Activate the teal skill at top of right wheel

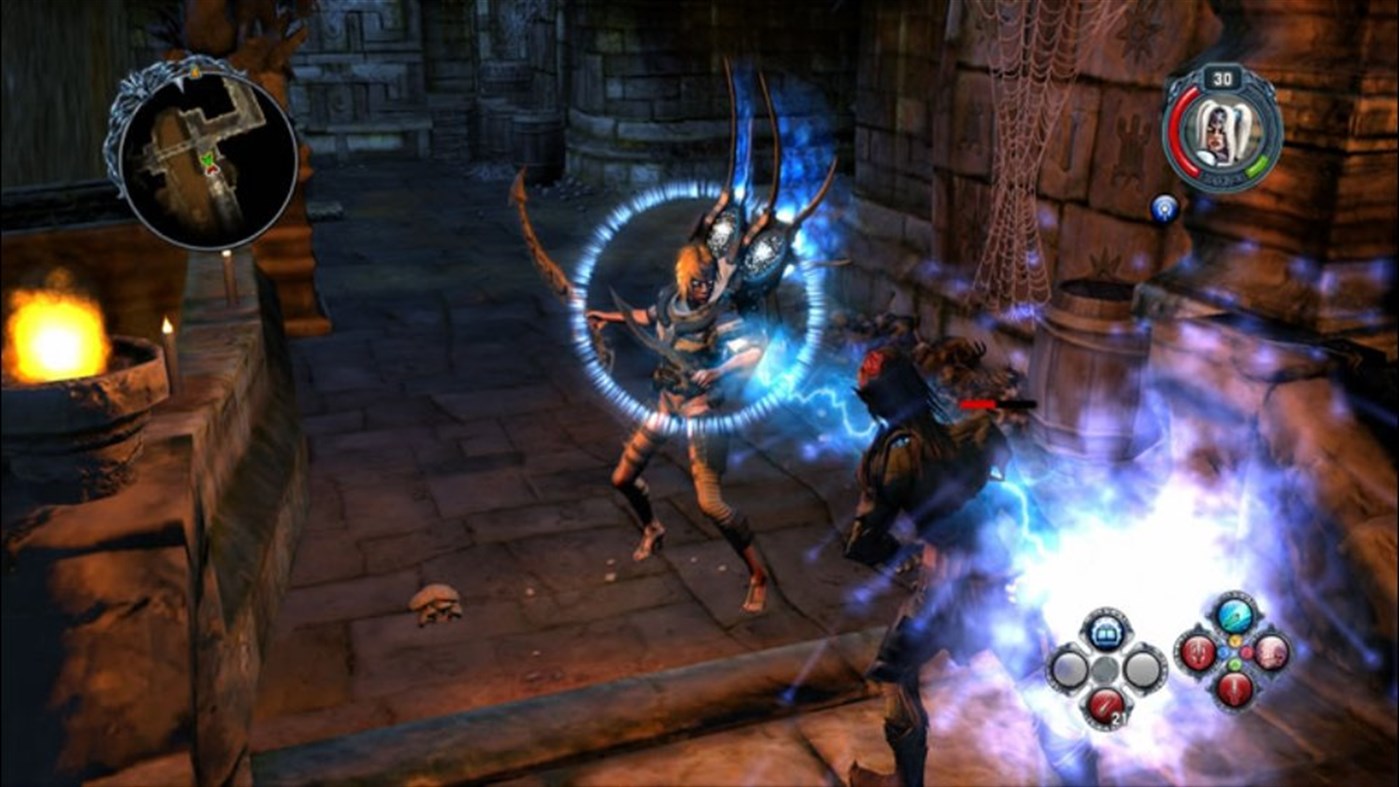pyautogui.click(x=1236, y=615)
